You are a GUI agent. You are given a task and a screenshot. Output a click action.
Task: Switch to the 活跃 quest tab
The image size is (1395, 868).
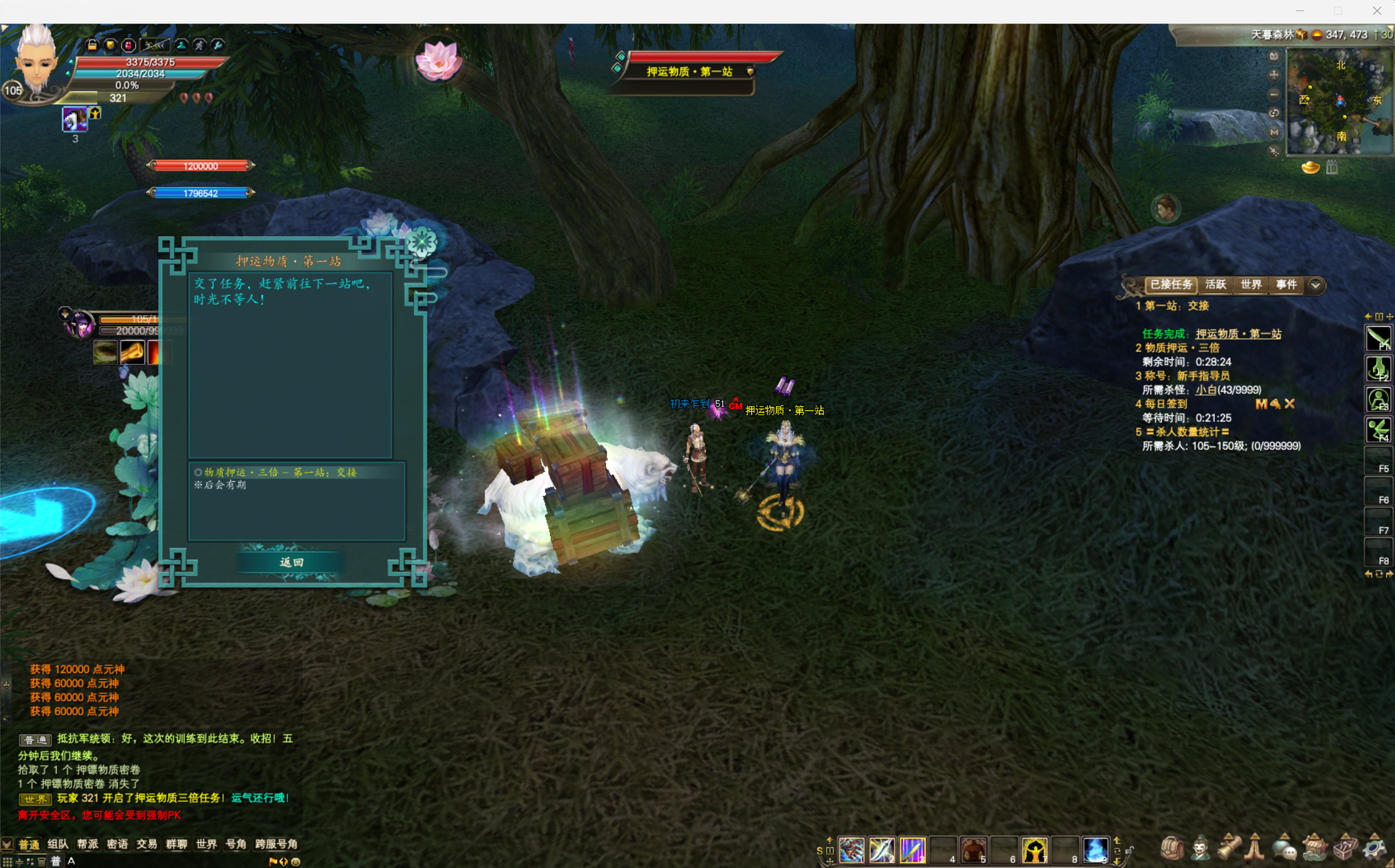pos(1215,285)
